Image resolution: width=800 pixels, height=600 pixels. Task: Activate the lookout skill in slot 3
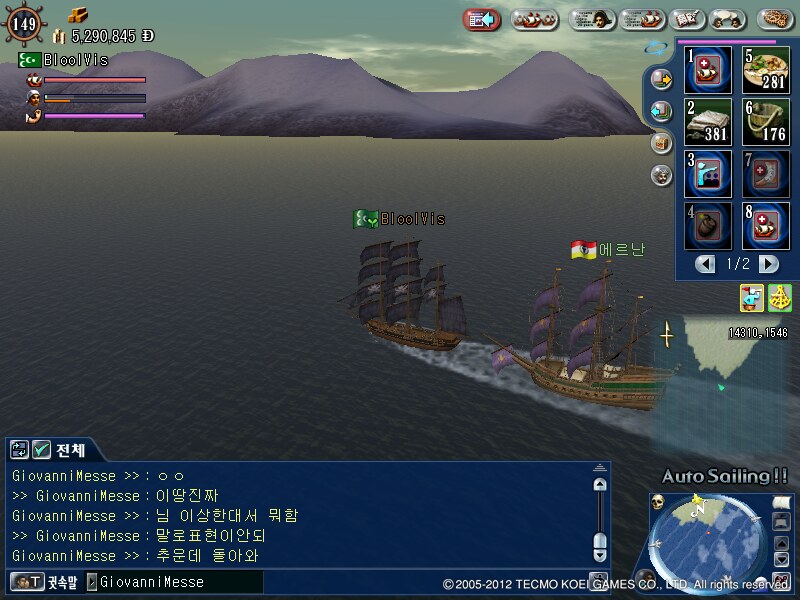tap(708, 174)
